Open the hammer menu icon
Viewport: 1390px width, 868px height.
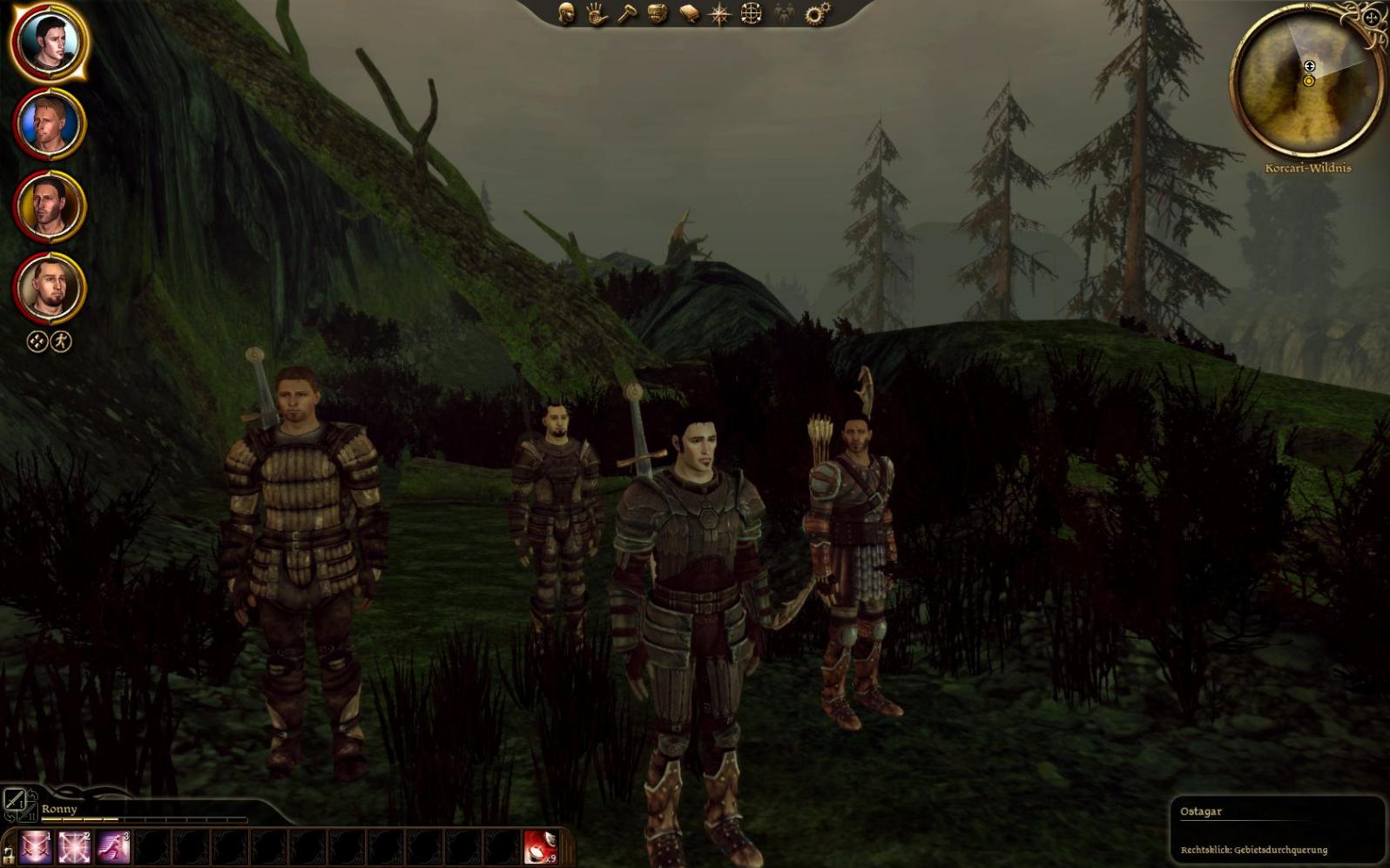pyautogui.click(x=627, y=13)
